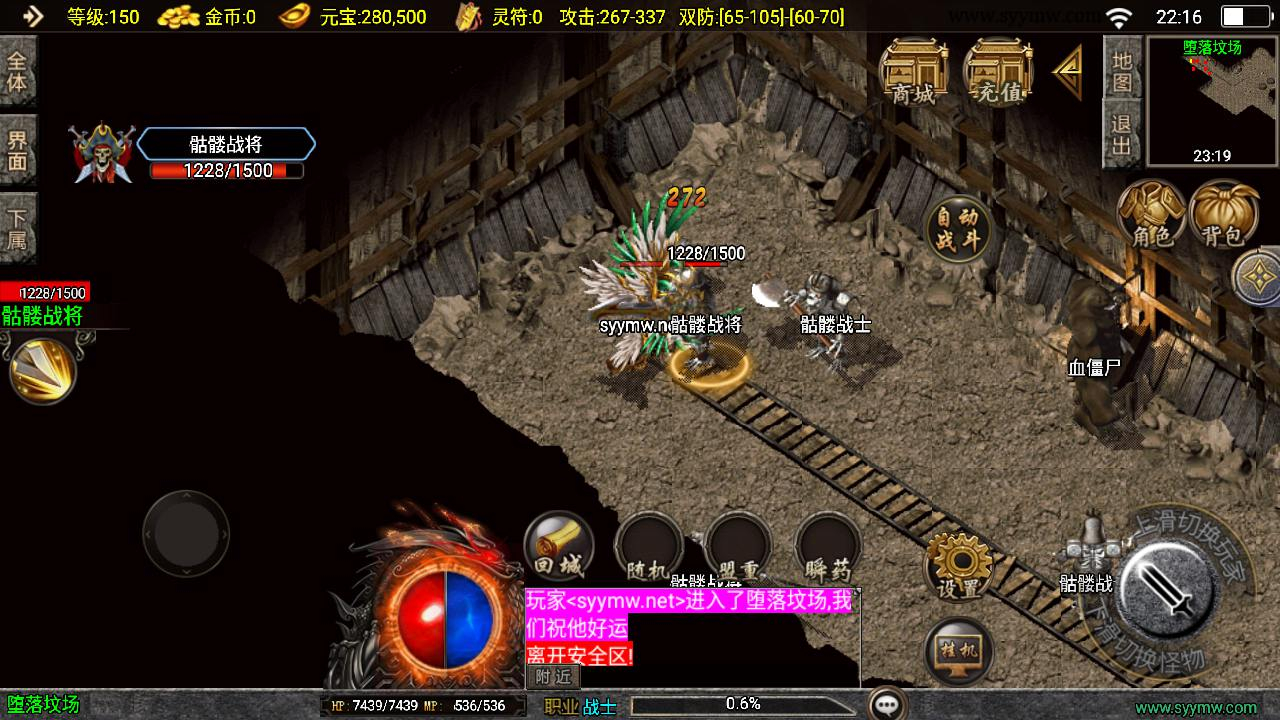
Task: Collapse the top menu with the arrow
Action: [1068, 72]
